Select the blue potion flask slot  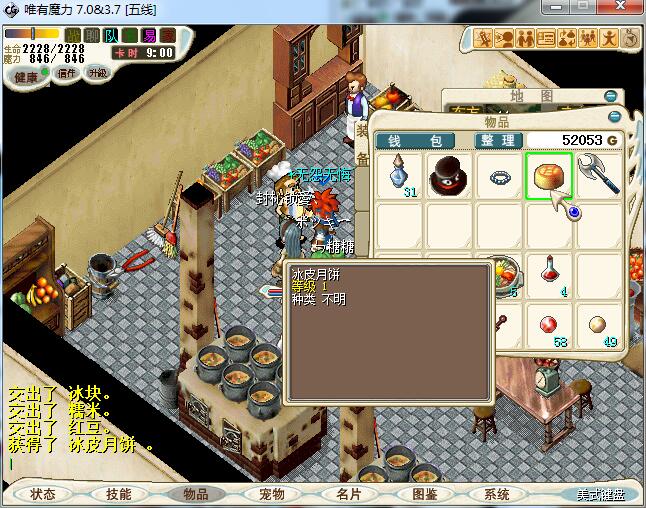coord(401,175)
